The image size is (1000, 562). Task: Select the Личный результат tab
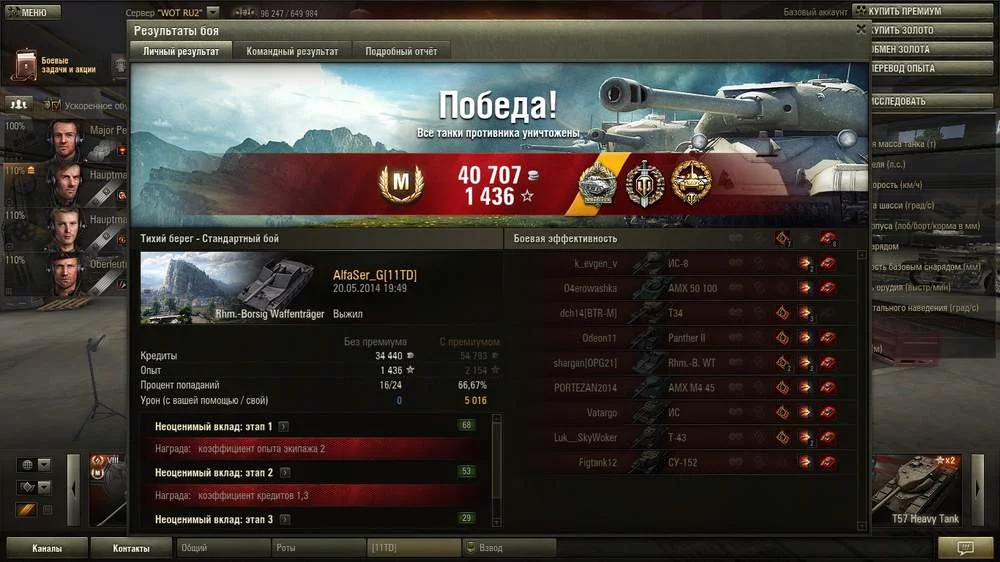pyautogui.click(x=181, y=51)
